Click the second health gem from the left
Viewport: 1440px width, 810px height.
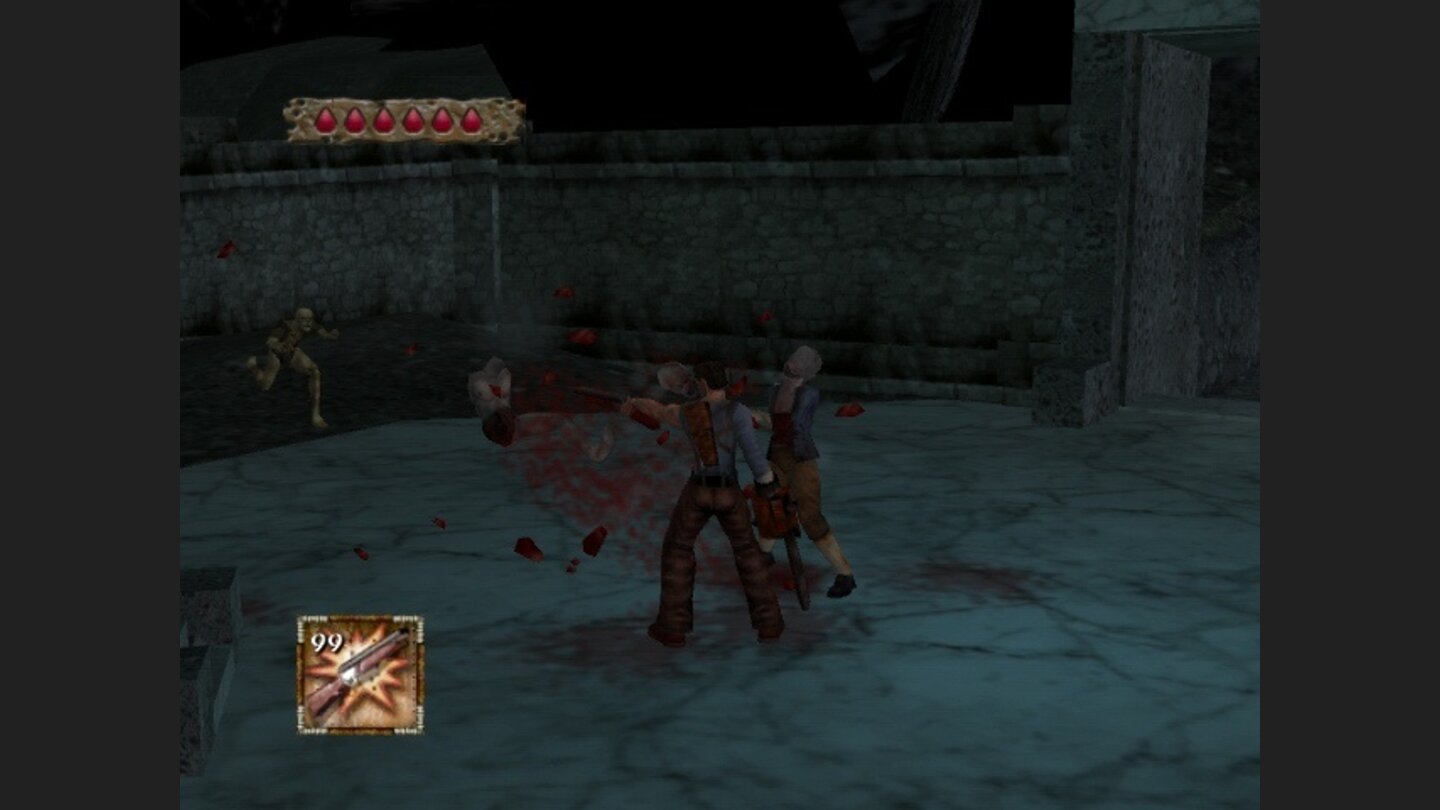353,119
